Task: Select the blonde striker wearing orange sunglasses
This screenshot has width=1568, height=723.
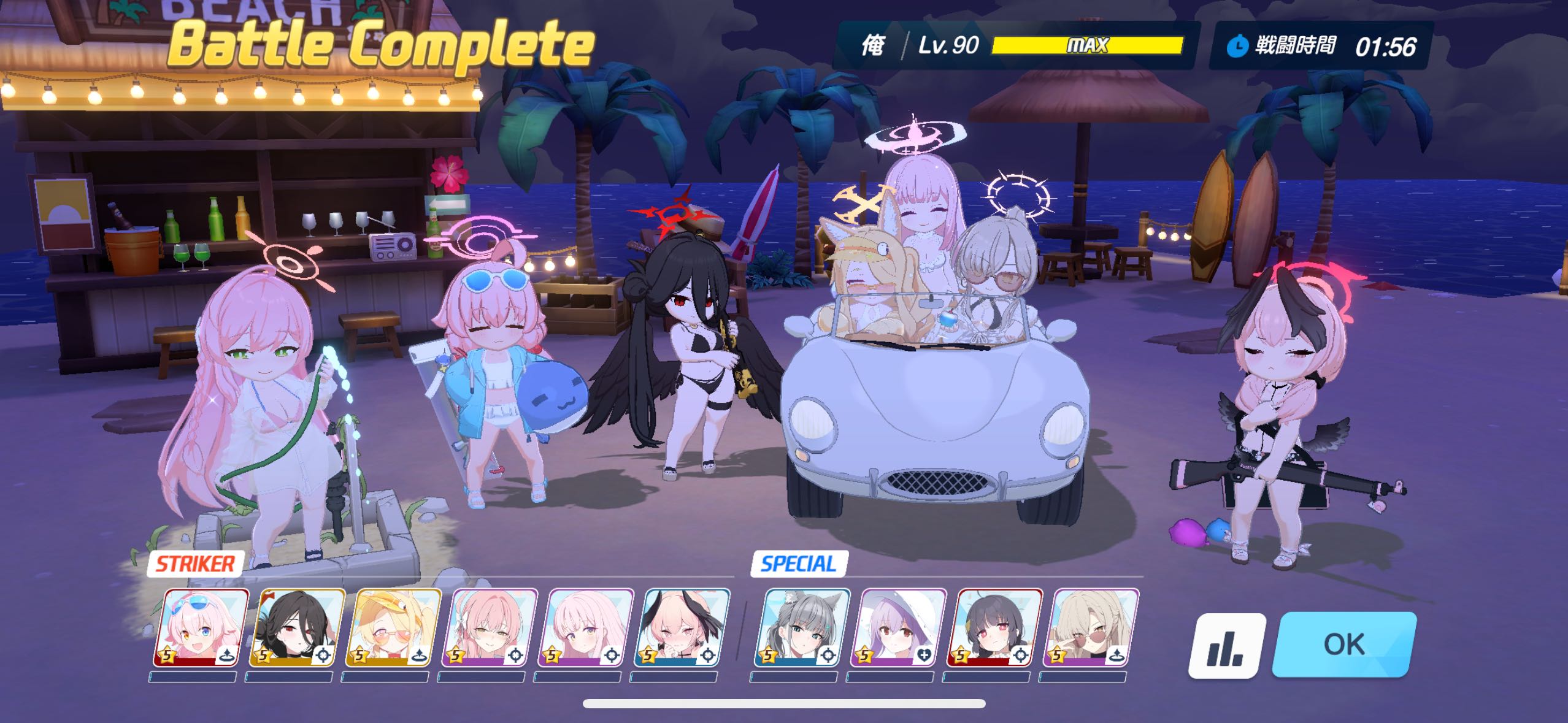Action: click(x=393, y=628)
